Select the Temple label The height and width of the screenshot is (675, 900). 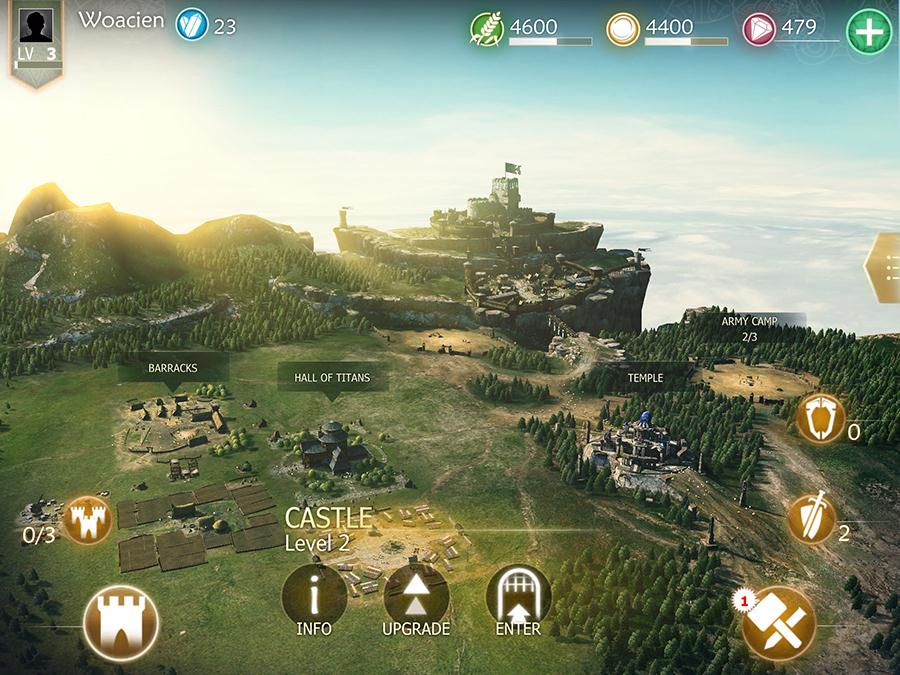point(645,379)
